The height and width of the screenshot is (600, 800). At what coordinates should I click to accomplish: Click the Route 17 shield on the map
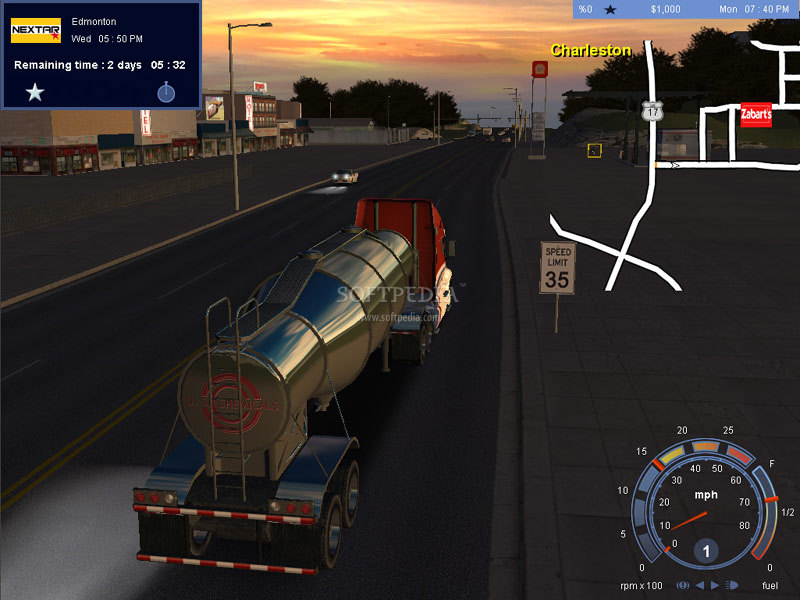coord(653,111)
